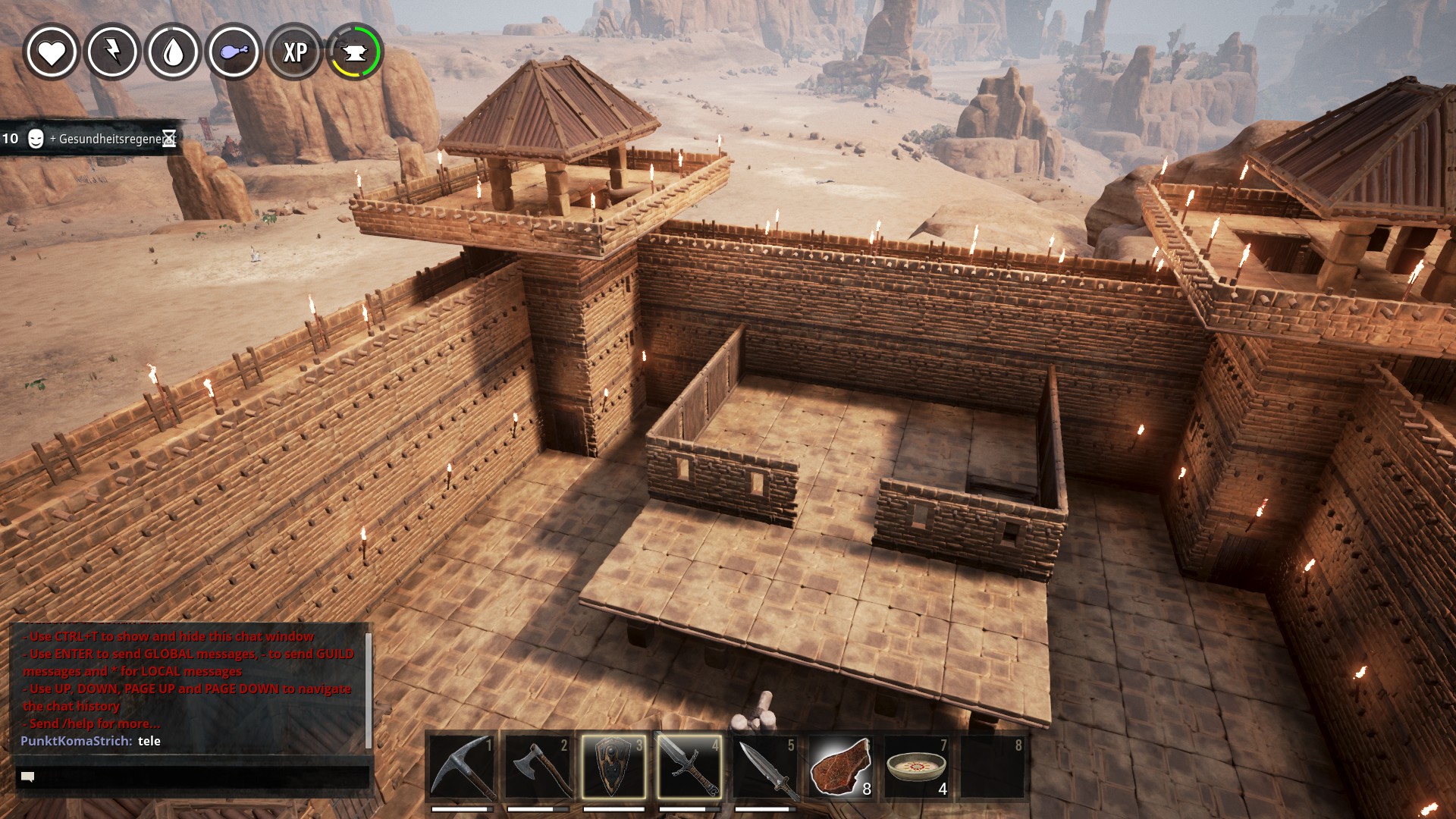Click the heart health icon
Screen dimensions: 1456x819
[x=52, y=52]
